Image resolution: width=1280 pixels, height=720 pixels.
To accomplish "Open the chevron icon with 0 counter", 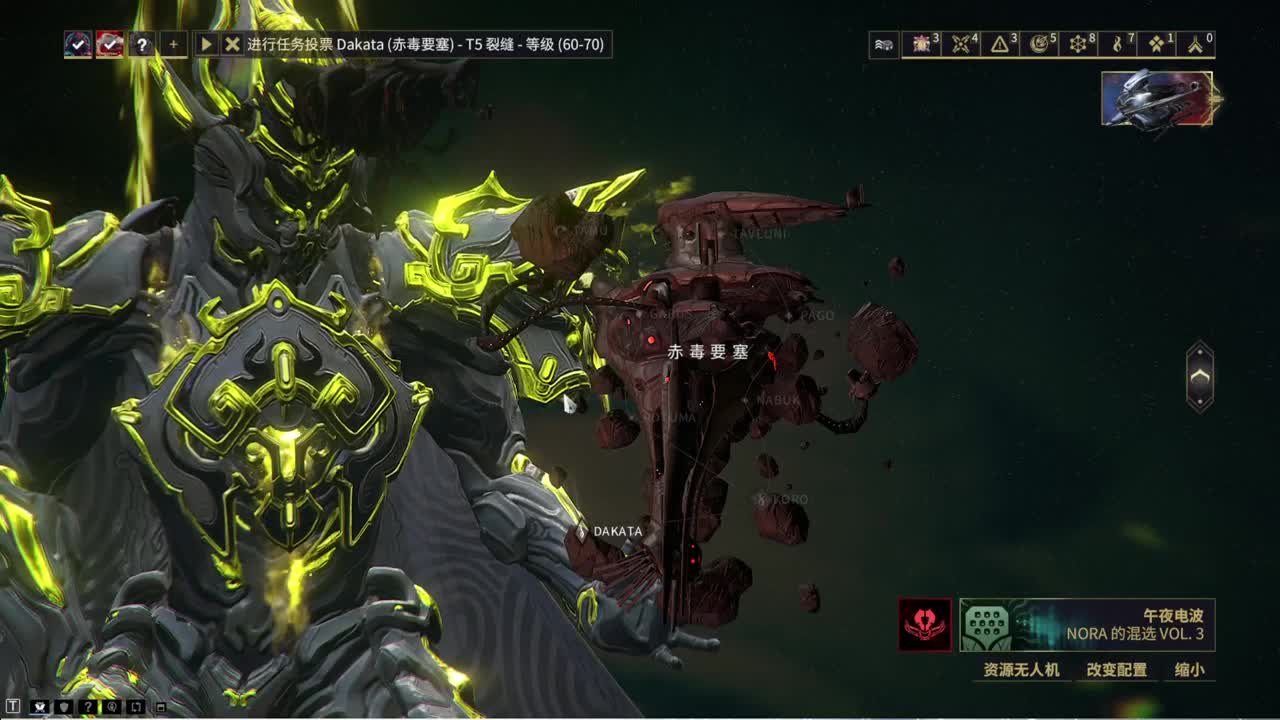I will click(1195, 44).
